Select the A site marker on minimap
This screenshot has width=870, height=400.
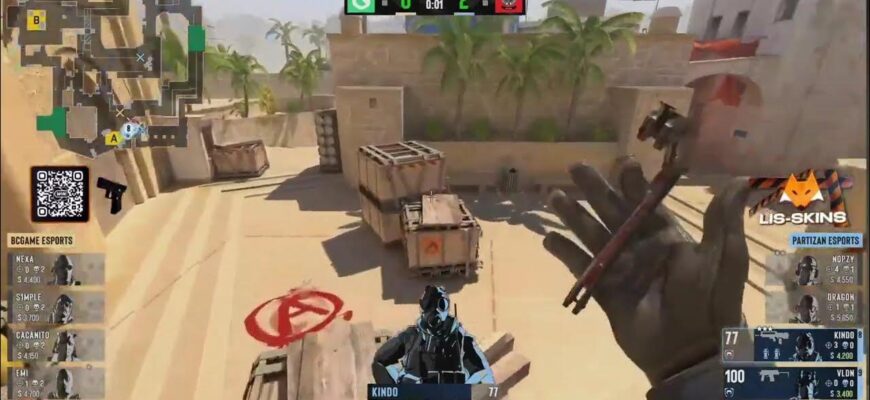pyautogui.click(x=112, y=138)
